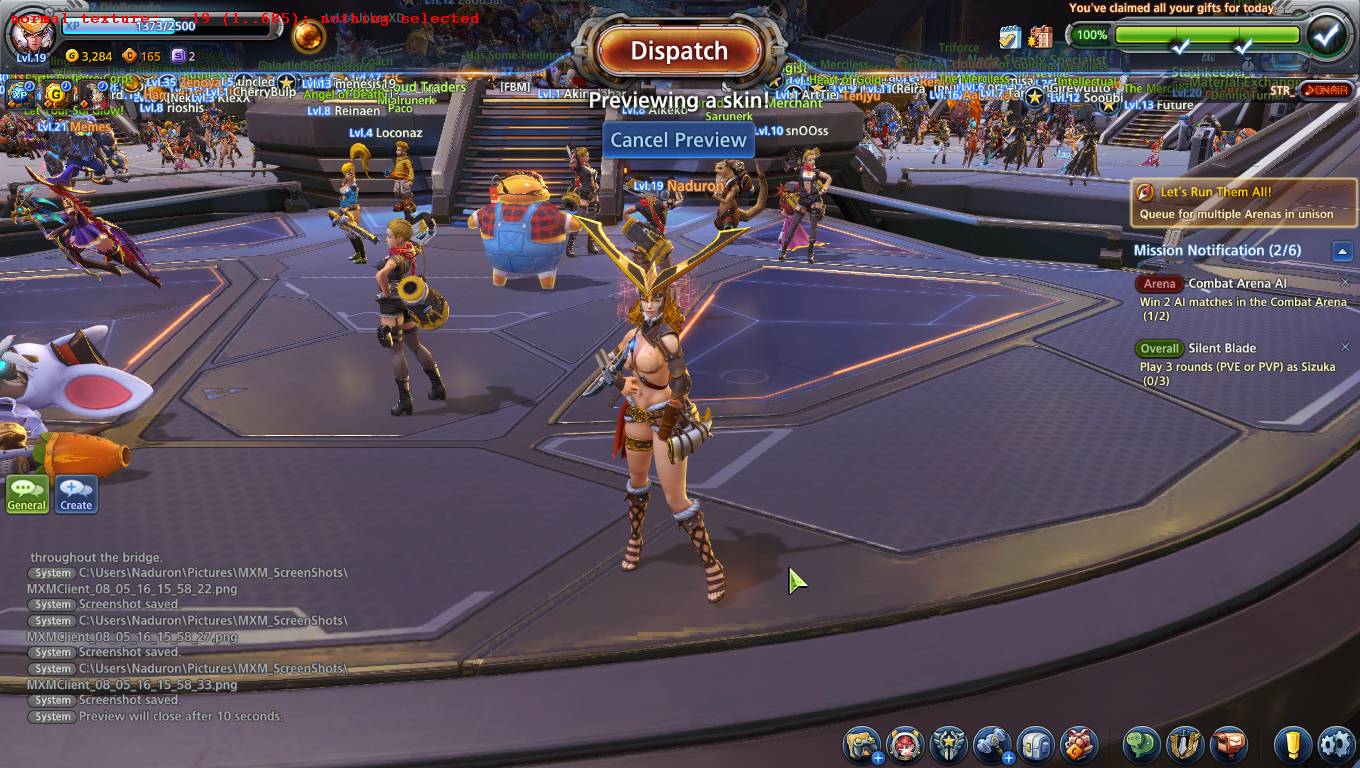
Task: Open the settings gears icon
Action: (1336, 745)
